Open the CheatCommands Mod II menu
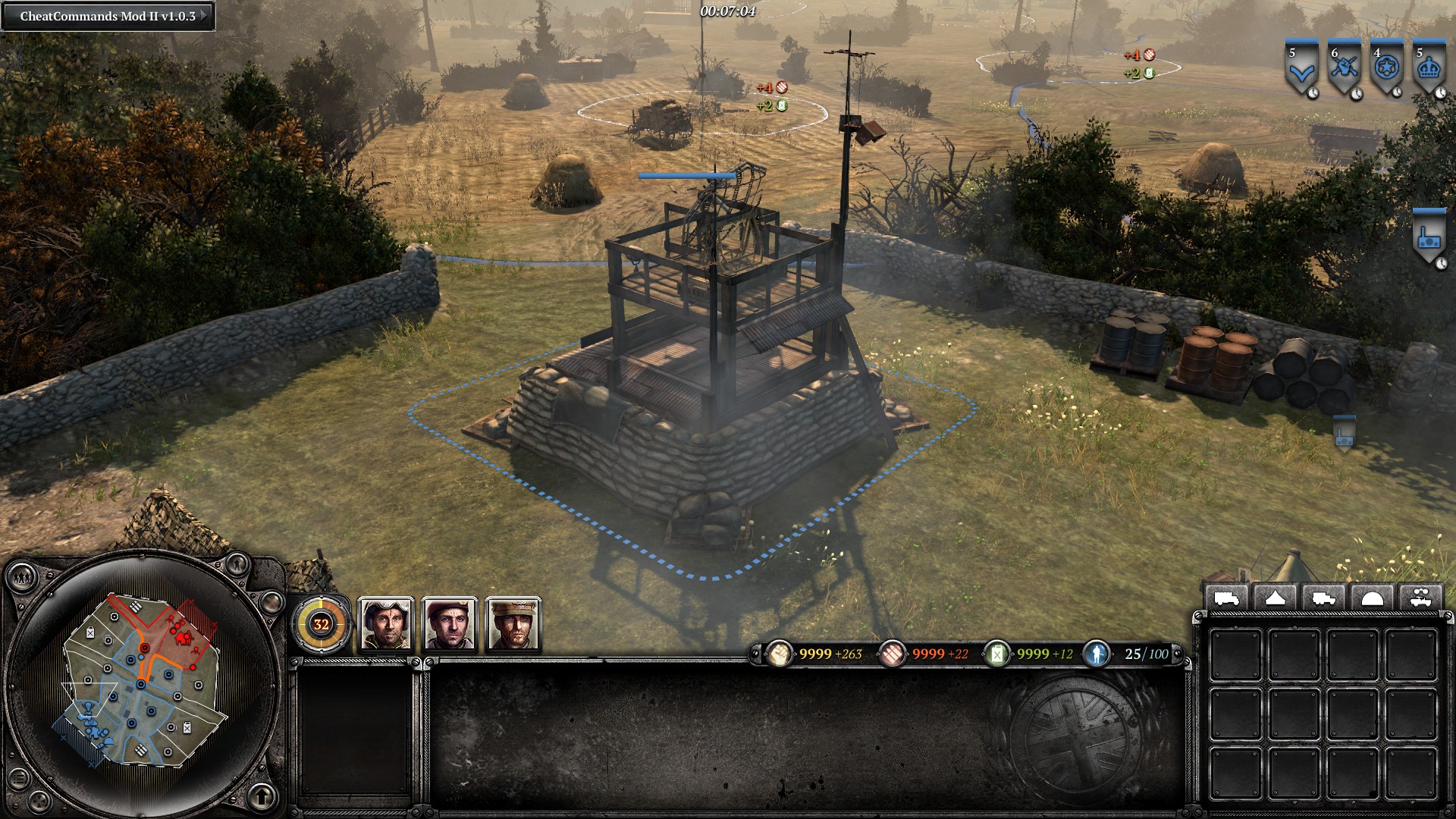Screen dimensions: 1456x819 108,16
